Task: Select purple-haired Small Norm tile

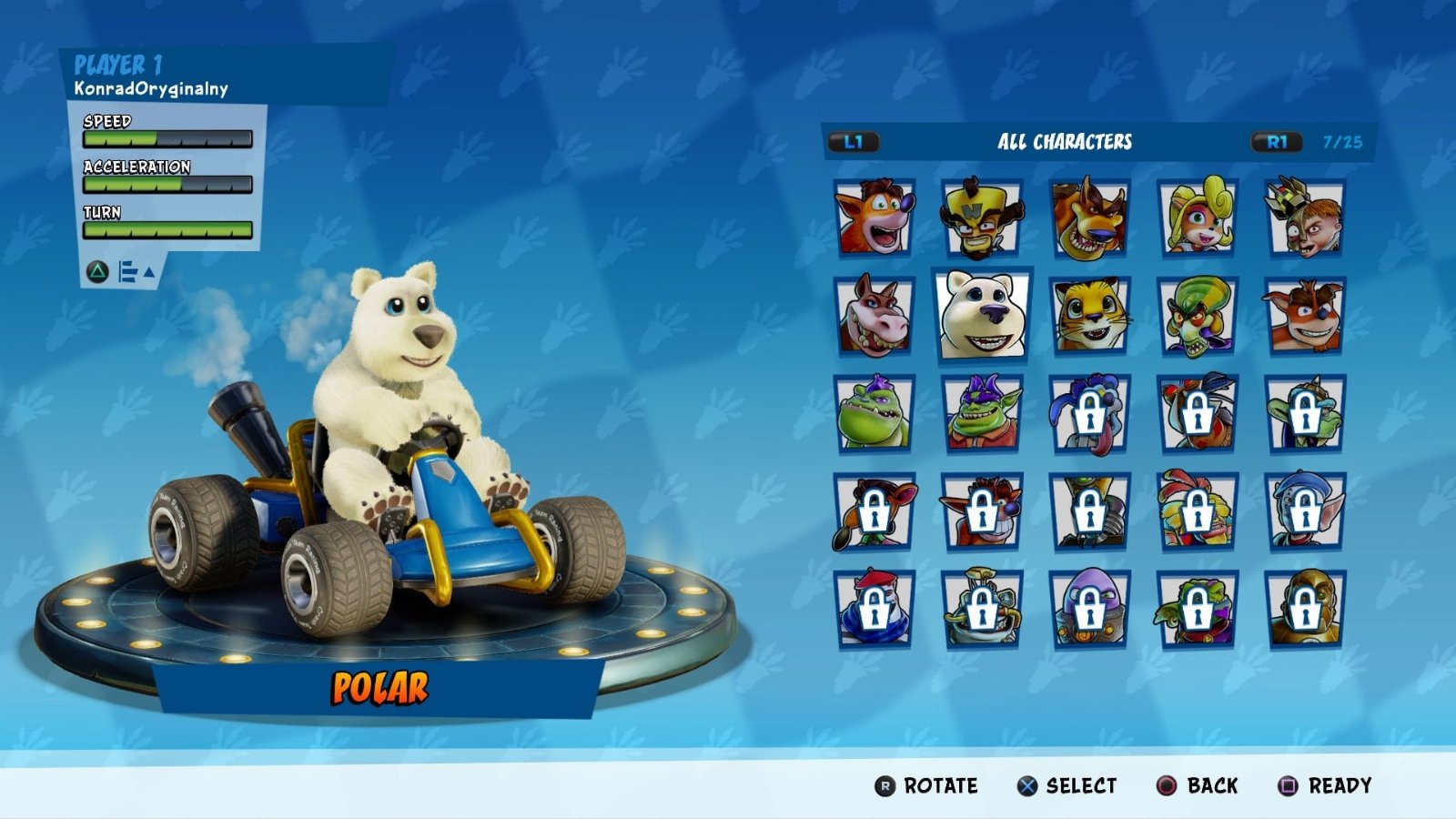Action: [x=982, y=414]
